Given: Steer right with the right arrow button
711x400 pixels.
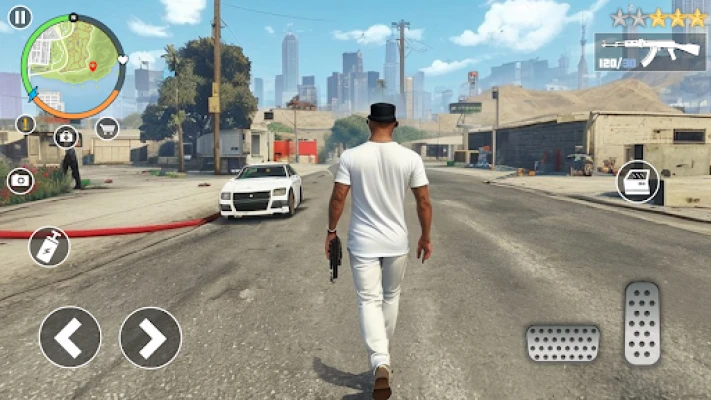Looking at the screenshot, I should (x=150, y=337).
